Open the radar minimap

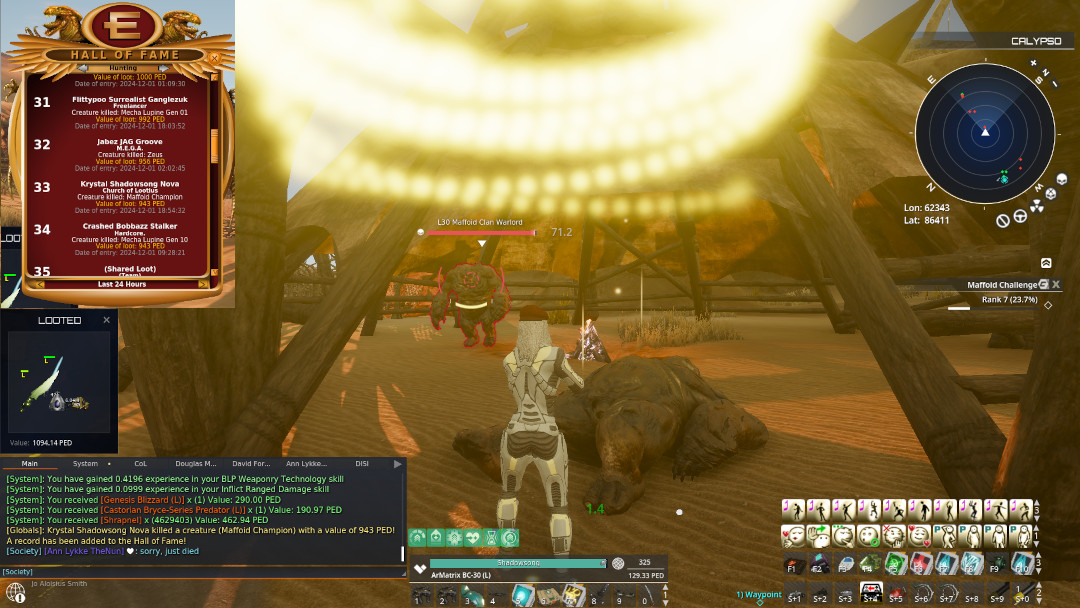coord(984,132)
